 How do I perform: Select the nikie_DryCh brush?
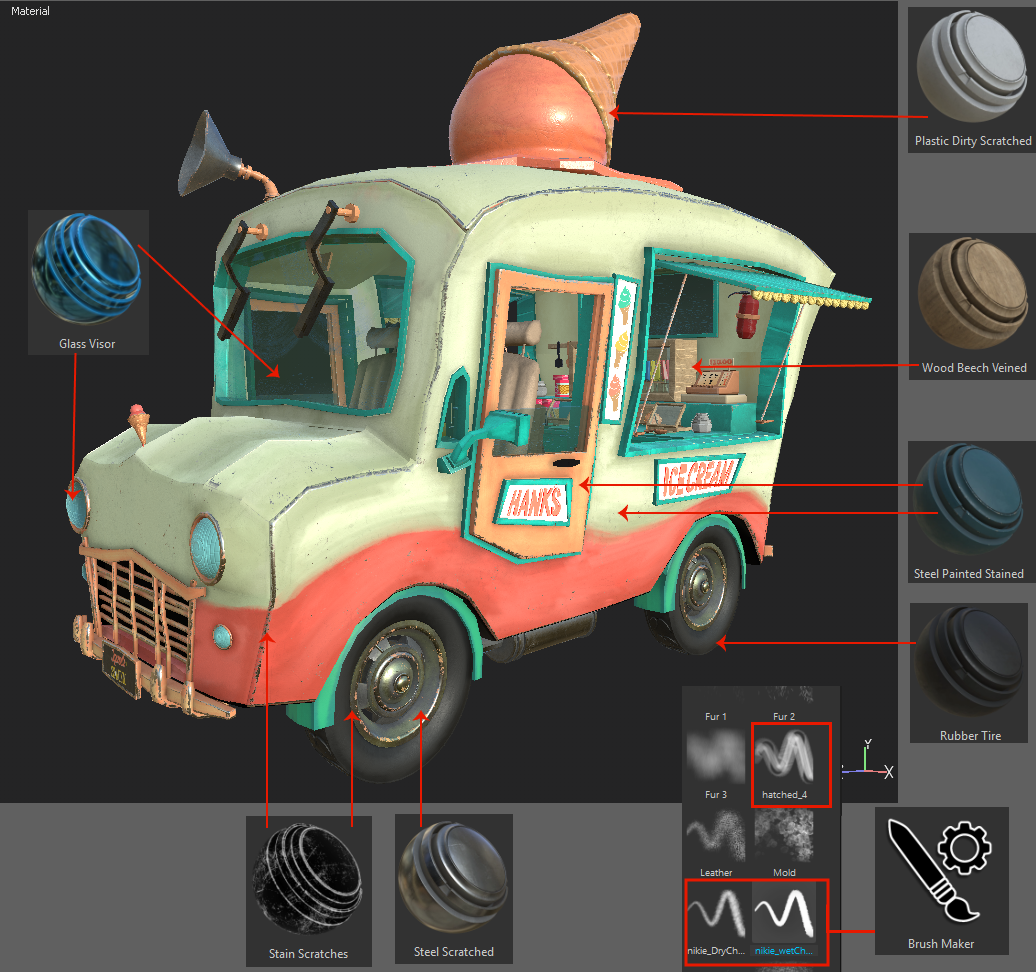point(717,912)
